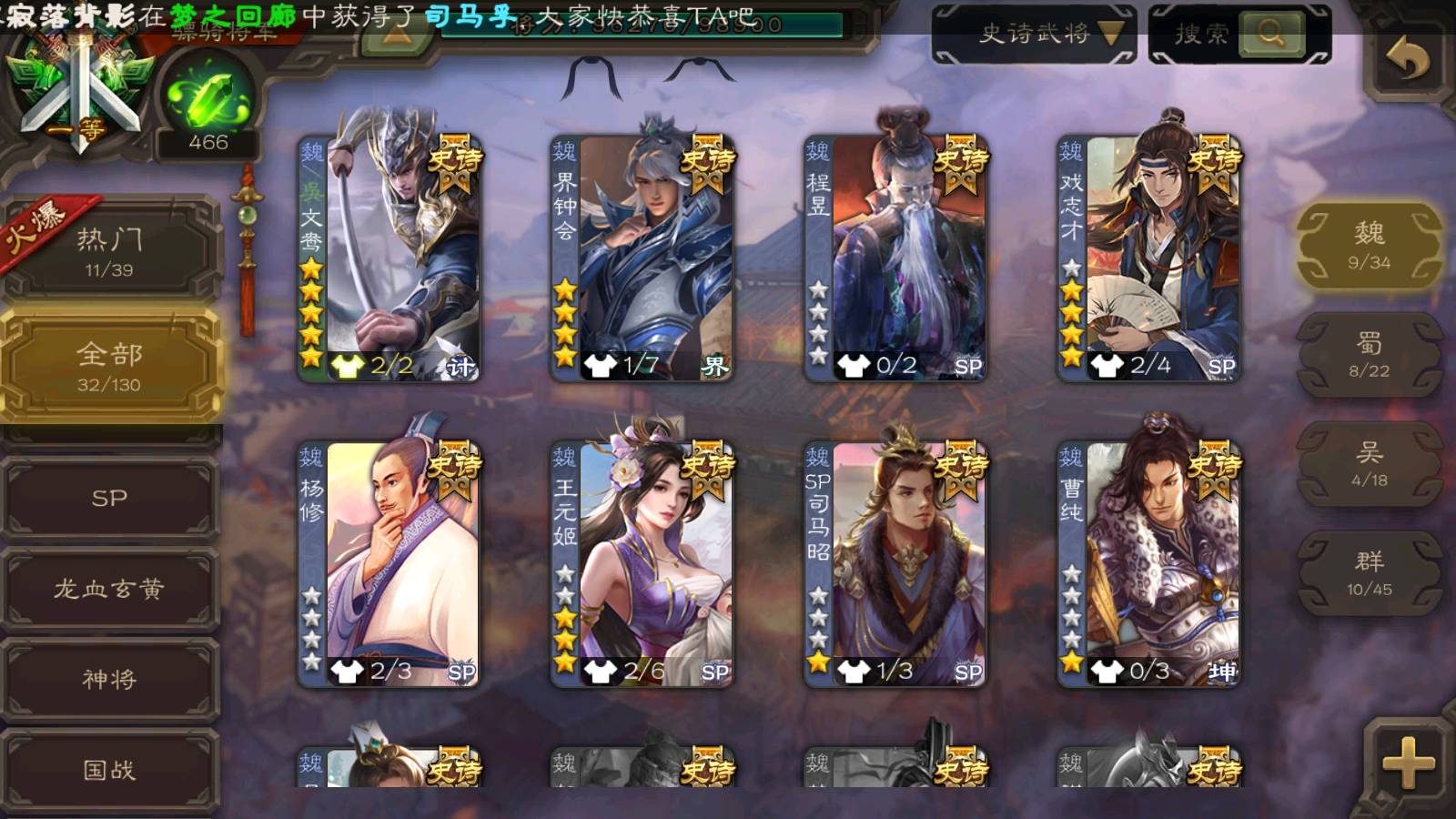Open the 龙血玄黄 category
The image size is (1456, 819).
pyautogui.click(x=109, y=589)
